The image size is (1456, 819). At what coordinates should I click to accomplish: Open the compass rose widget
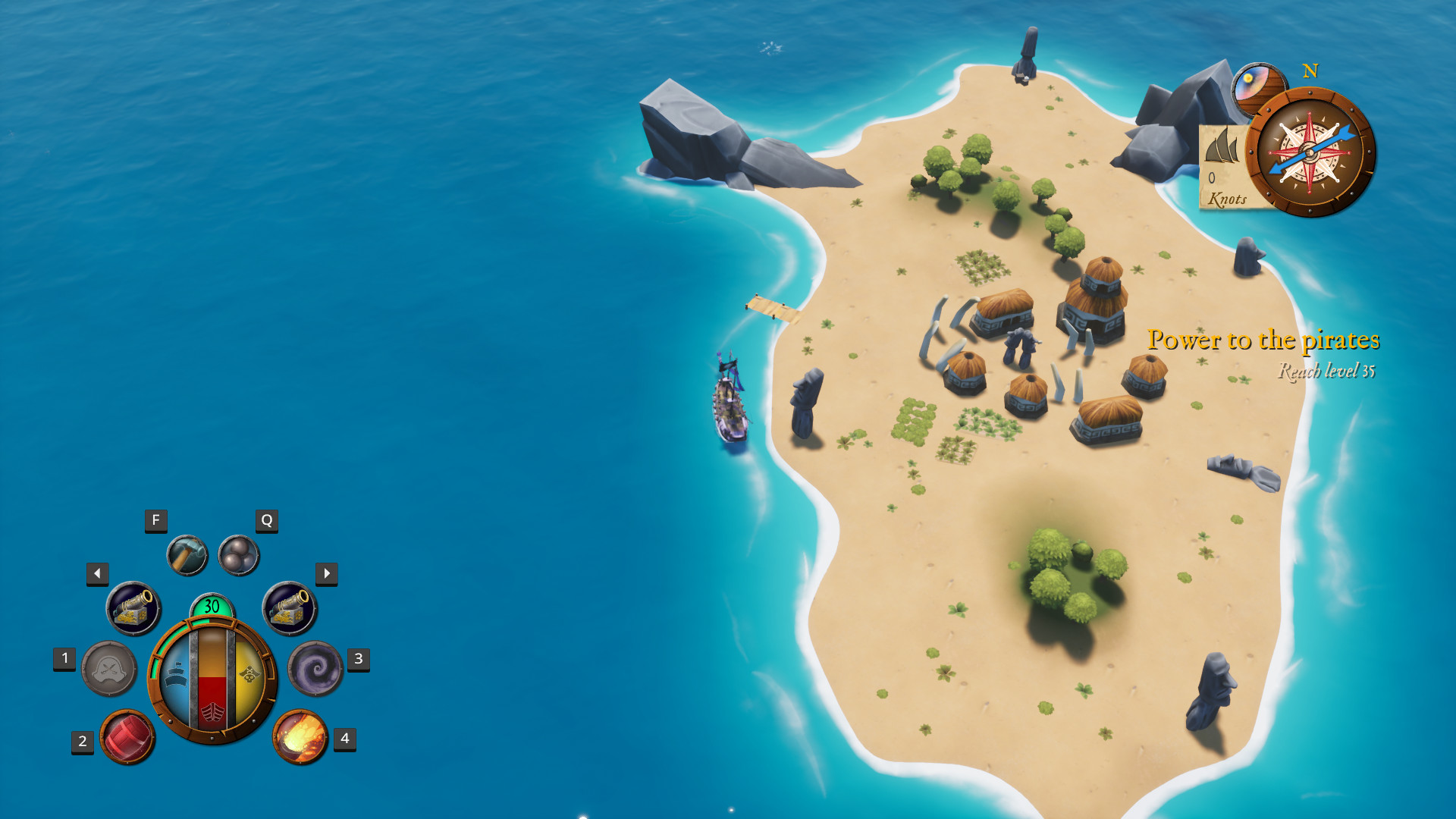(1310, 153)
